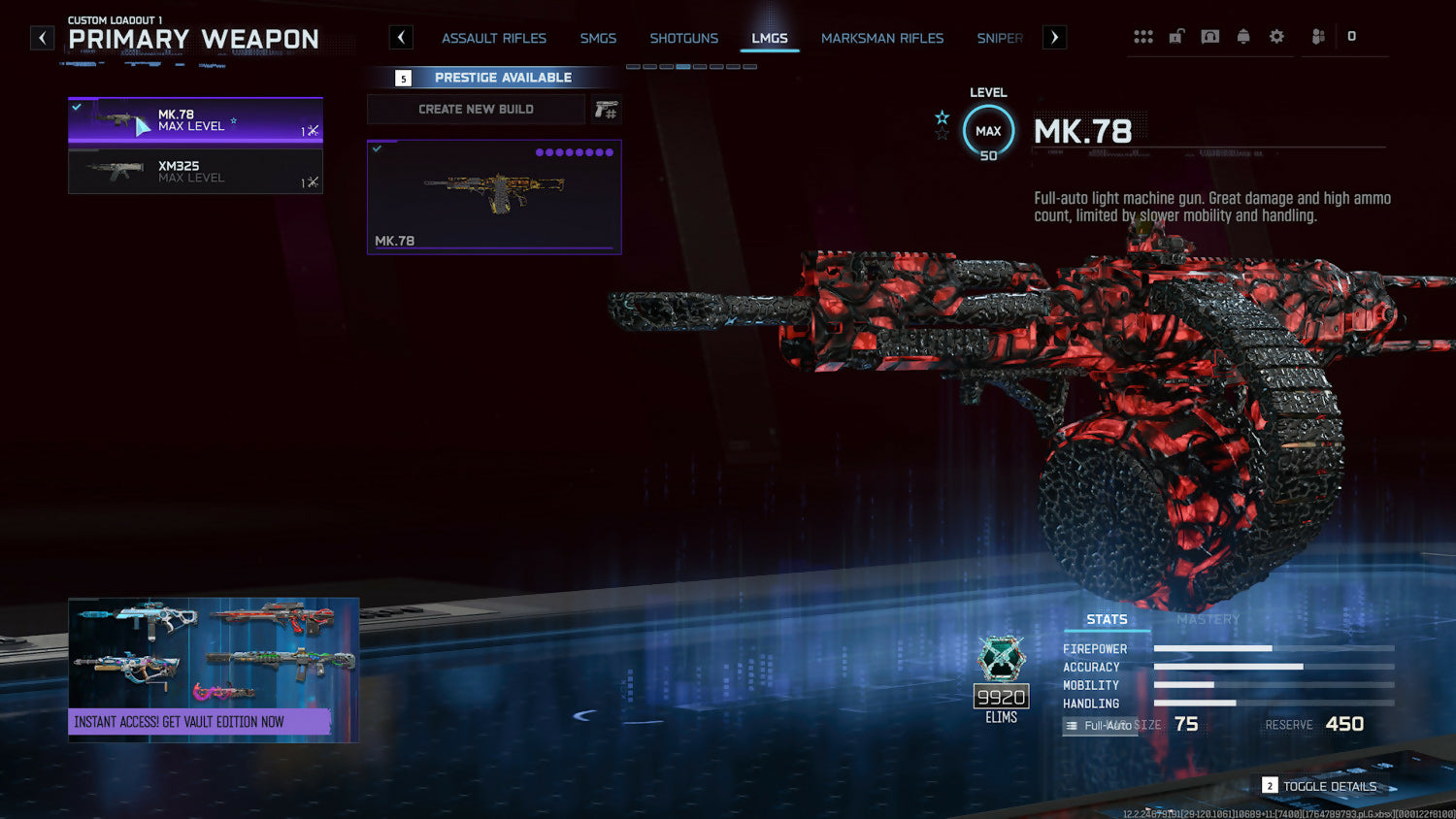1456x819 pixels.
Task: Create a new weapon build
Action: [x=476, y=110]
